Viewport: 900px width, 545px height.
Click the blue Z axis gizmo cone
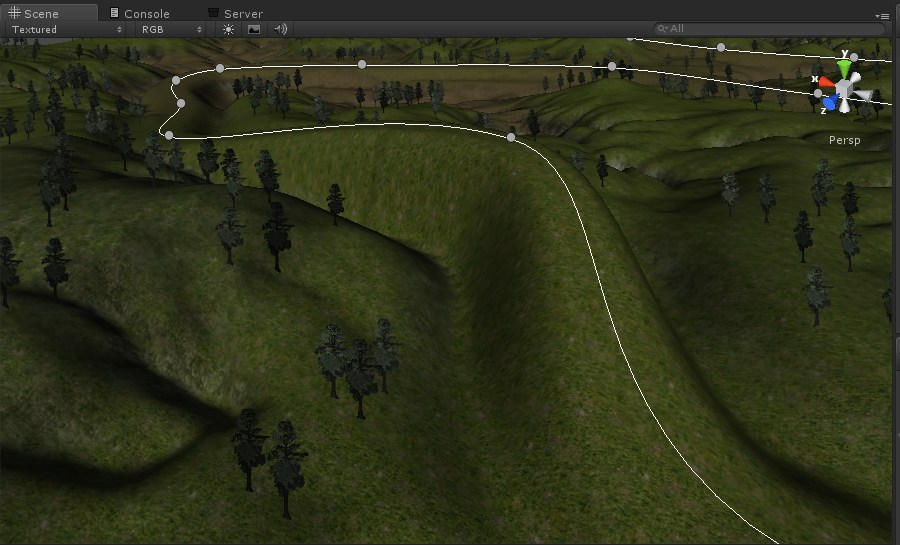coord(830,102)
